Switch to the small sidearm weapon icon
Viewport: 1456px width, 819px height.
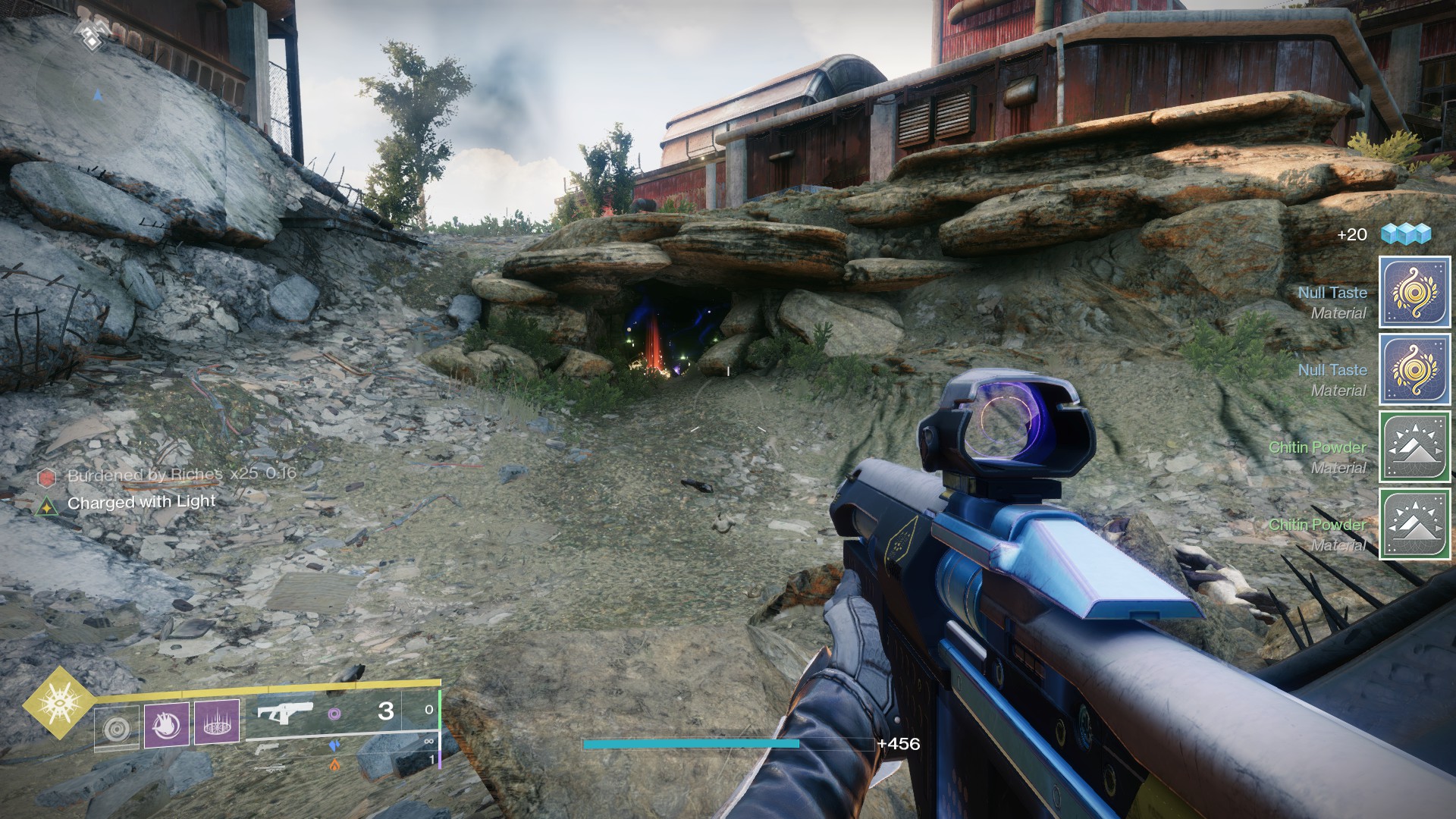click(265, 748)
